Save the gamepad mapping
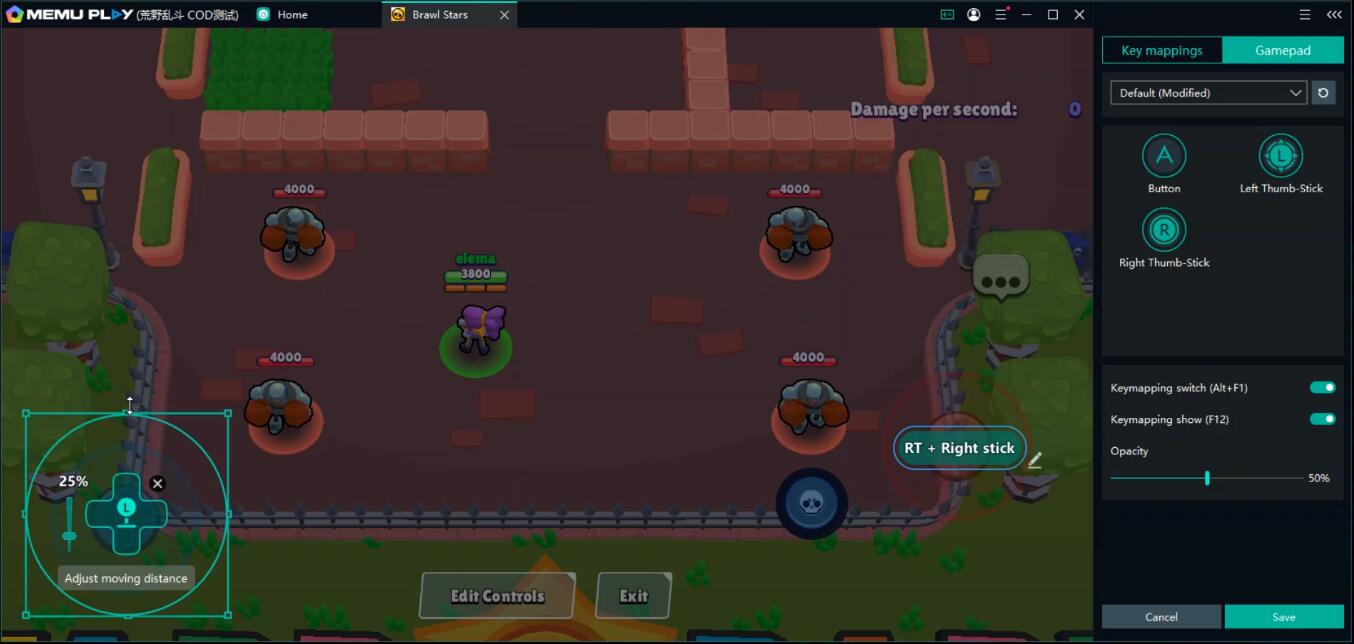Screen dimensions: 1354x644 pos(1284,617)
